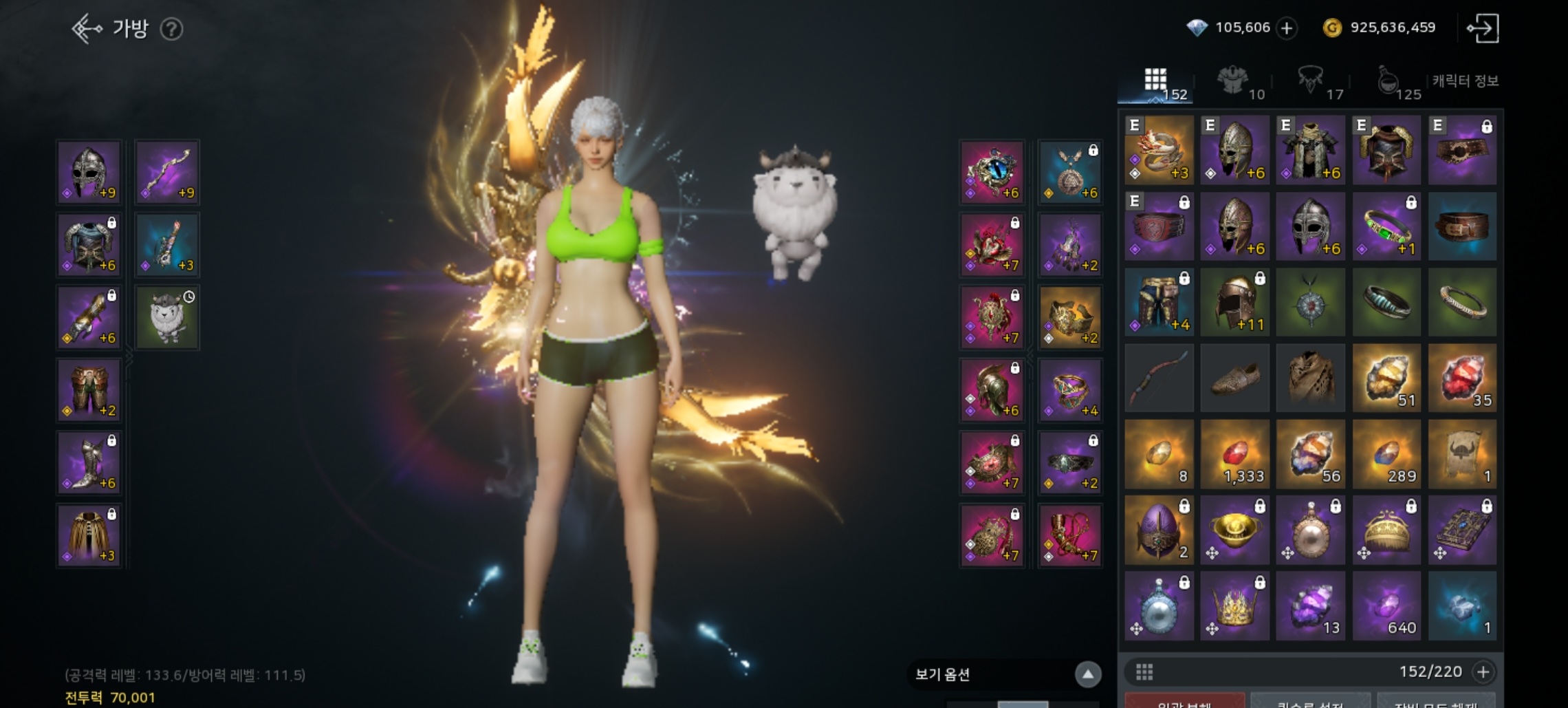
Task: Switch to the all-items grid tab
Action: [1157, 83]
